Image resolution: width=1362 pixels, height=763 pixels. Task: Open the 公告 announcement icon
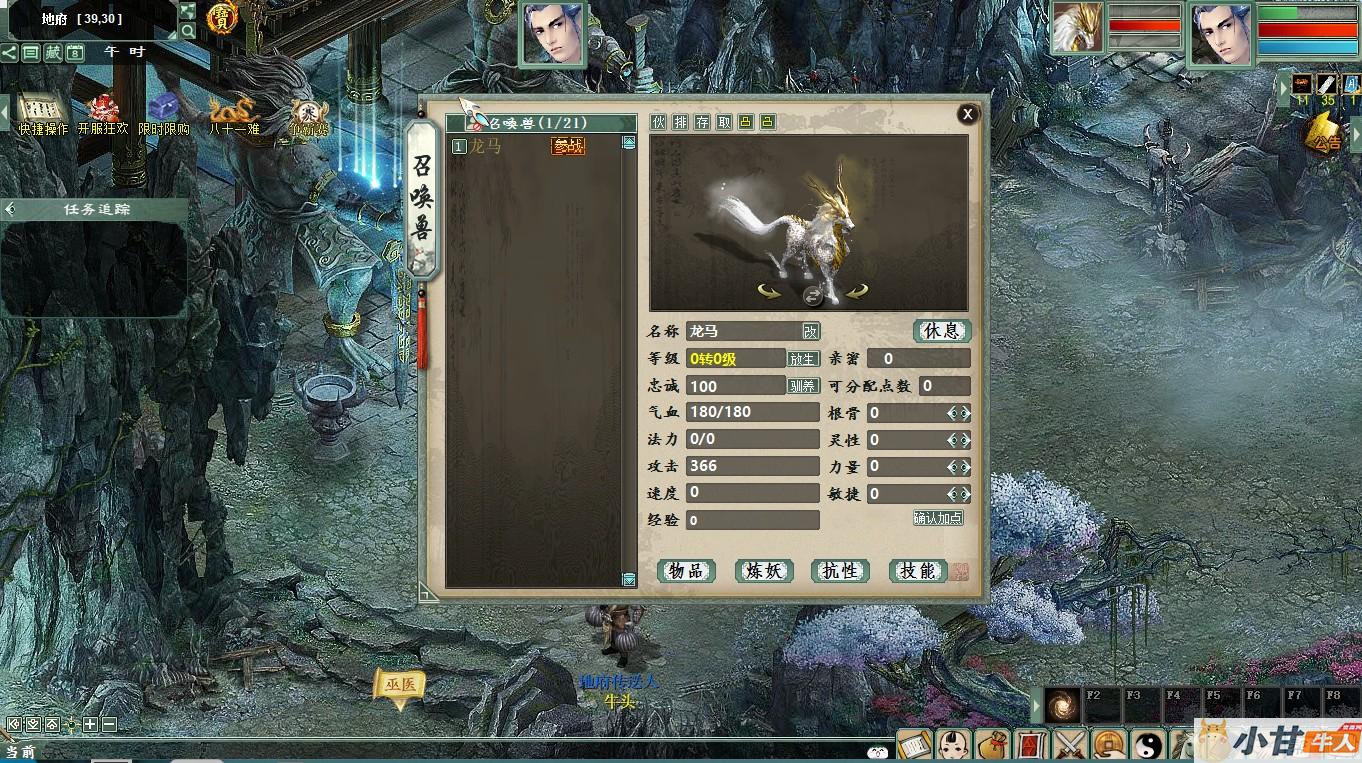coord(1327,132)
